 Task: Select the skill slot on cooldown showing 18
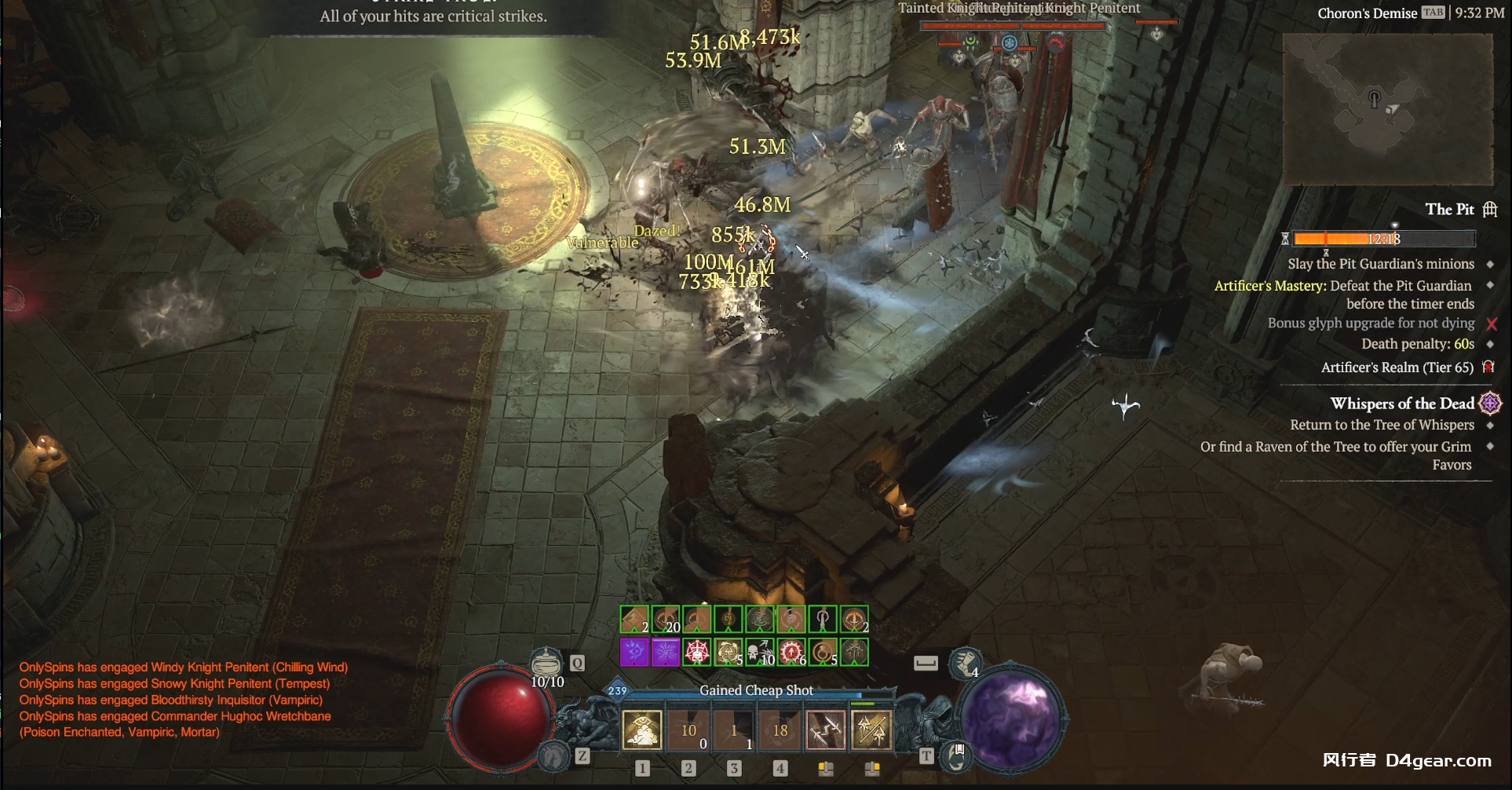(780, 730)
